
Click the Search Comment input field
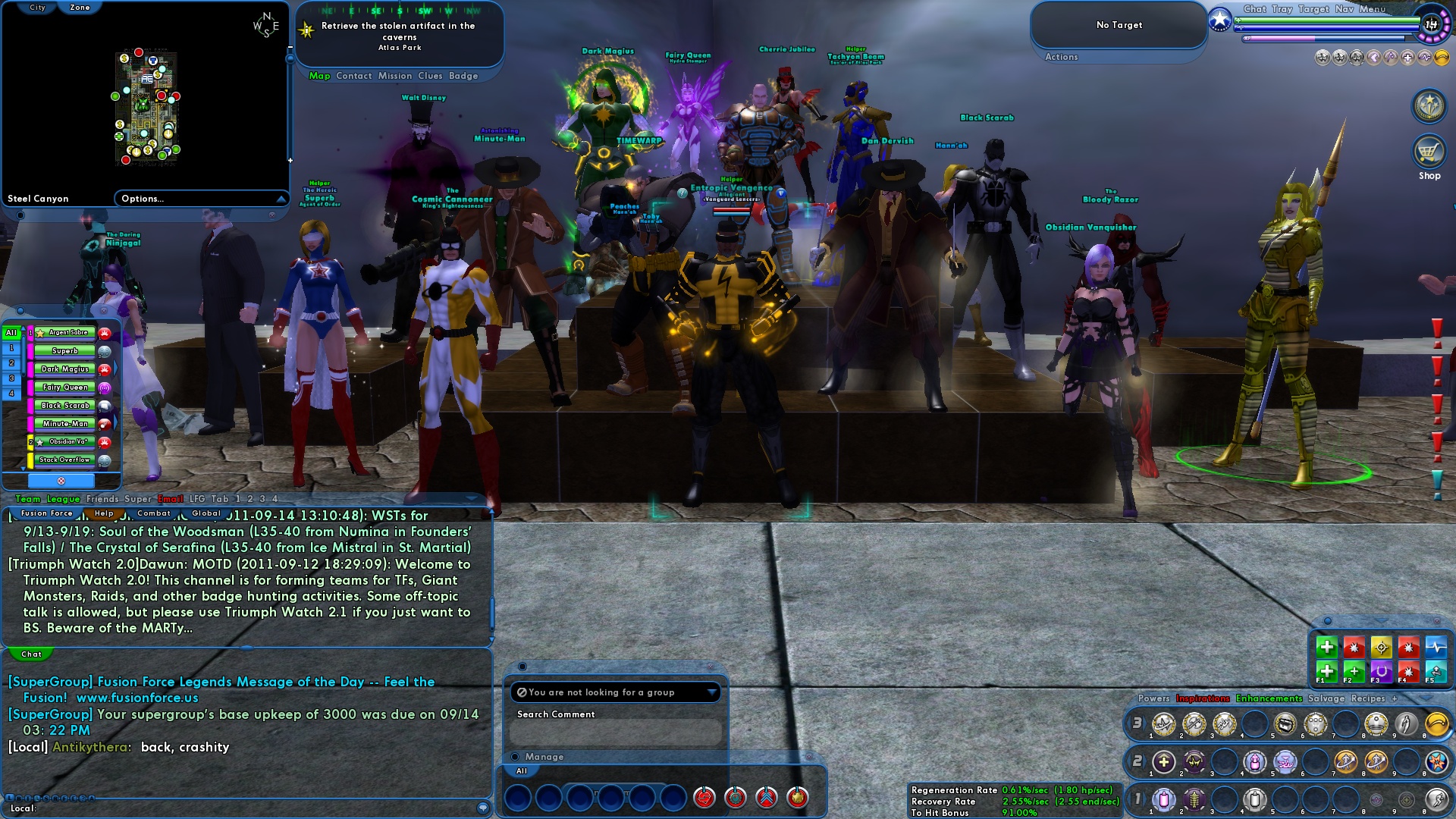click(616, 732)
